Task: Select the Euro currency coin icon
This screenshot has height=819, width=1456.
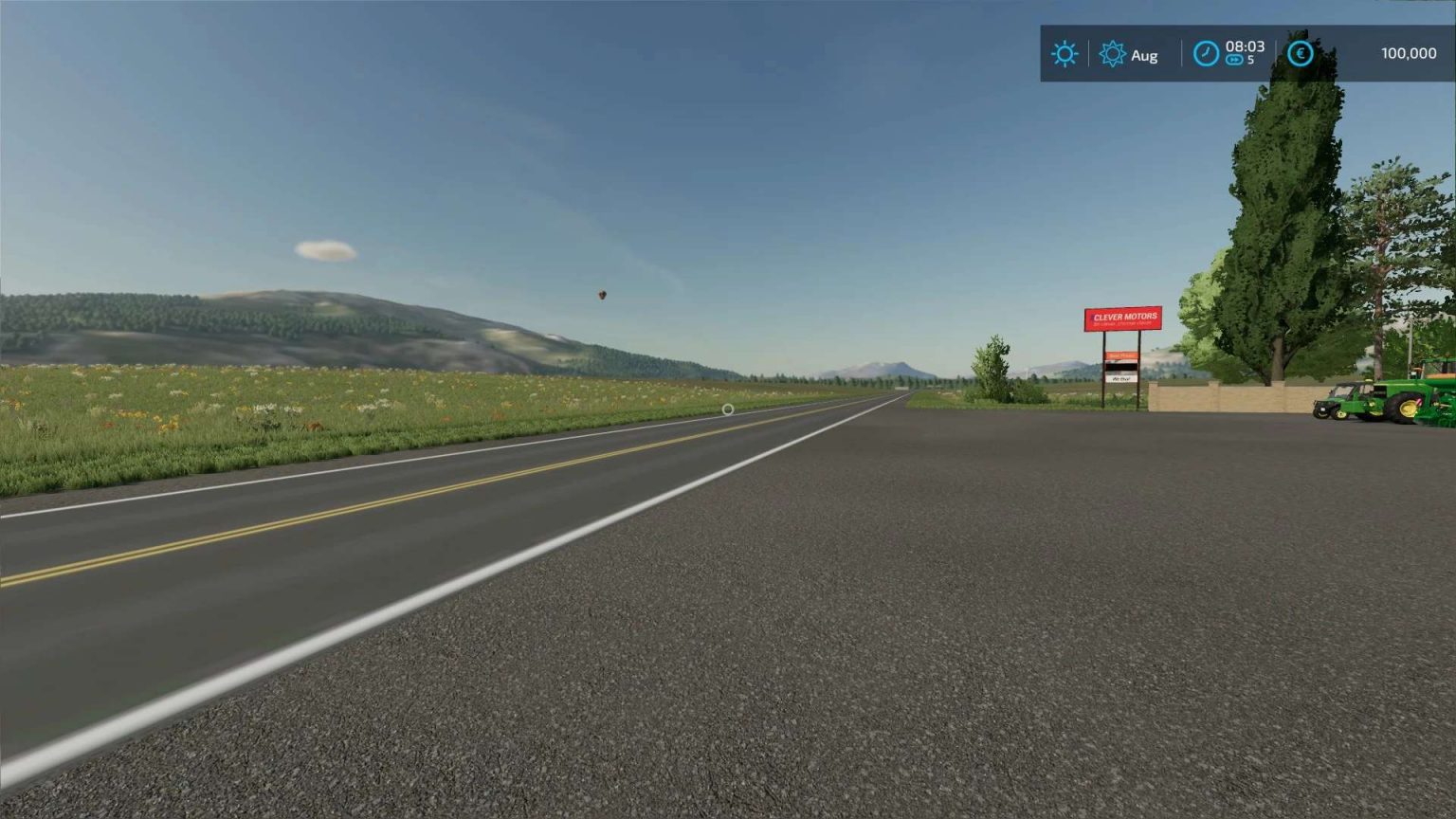Action: (x=1301, y=53)
